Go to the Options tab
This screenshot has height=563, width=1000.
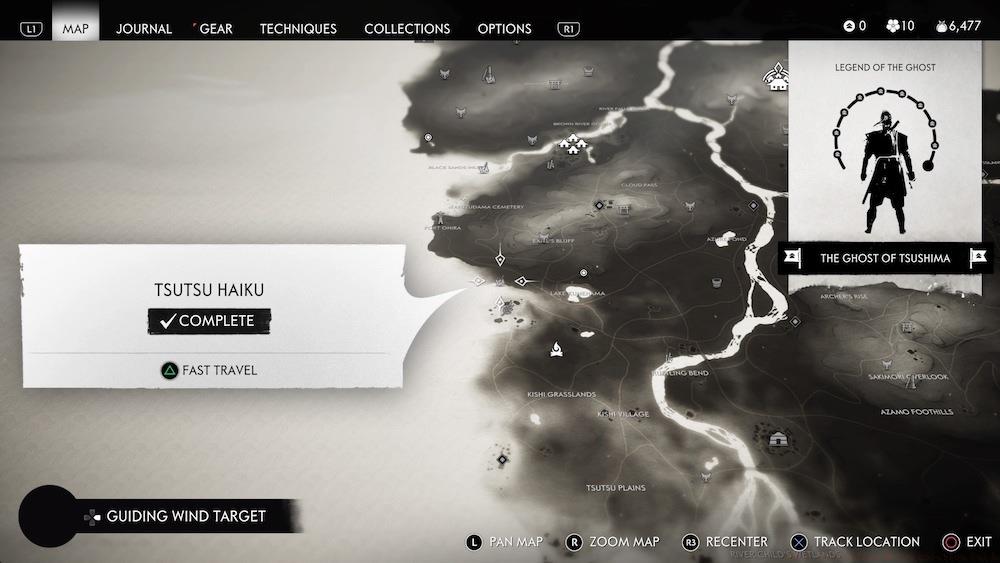coord(505,28)
